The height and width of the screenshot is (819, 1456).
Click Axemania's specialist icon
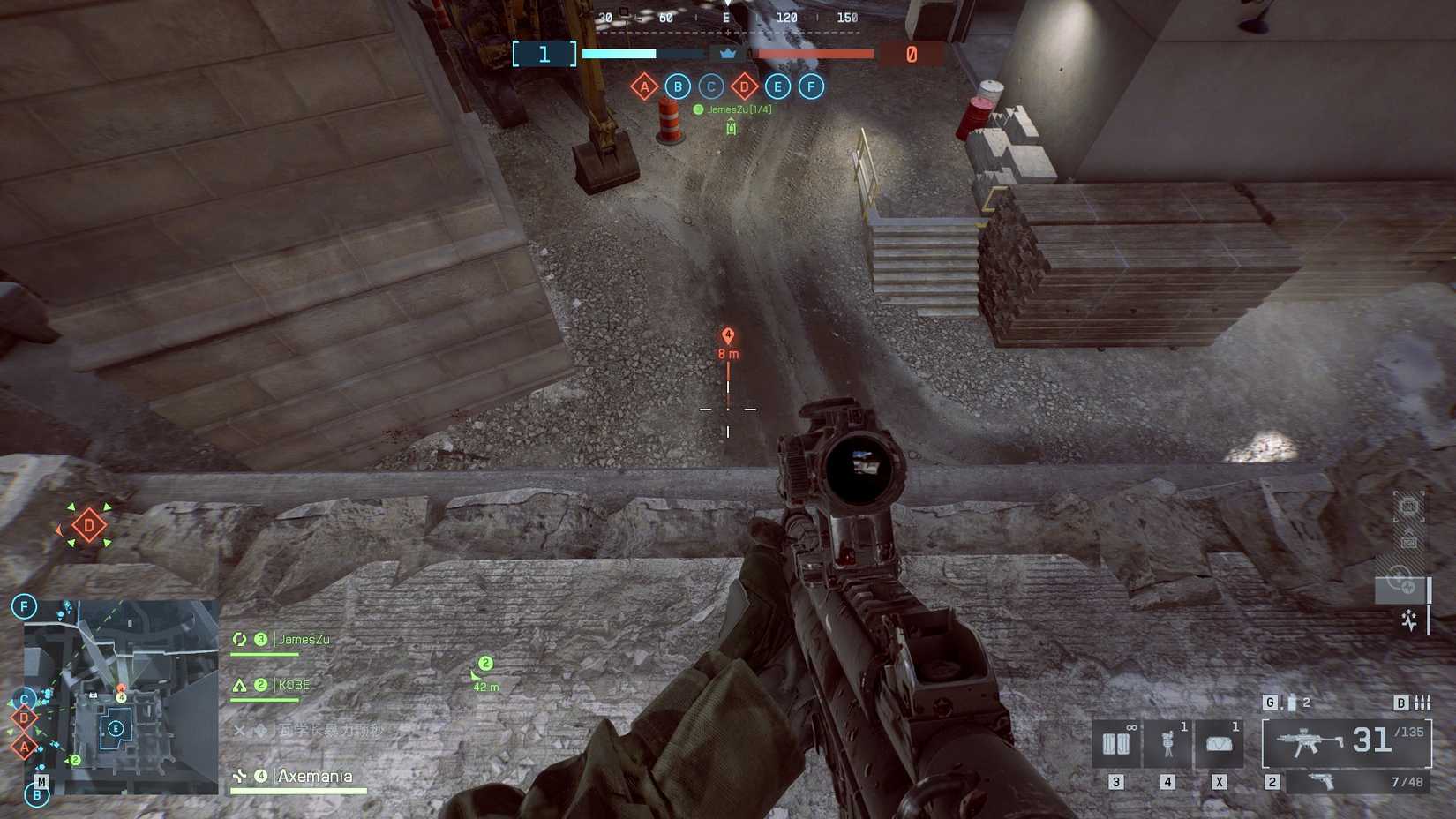(239, 776)
